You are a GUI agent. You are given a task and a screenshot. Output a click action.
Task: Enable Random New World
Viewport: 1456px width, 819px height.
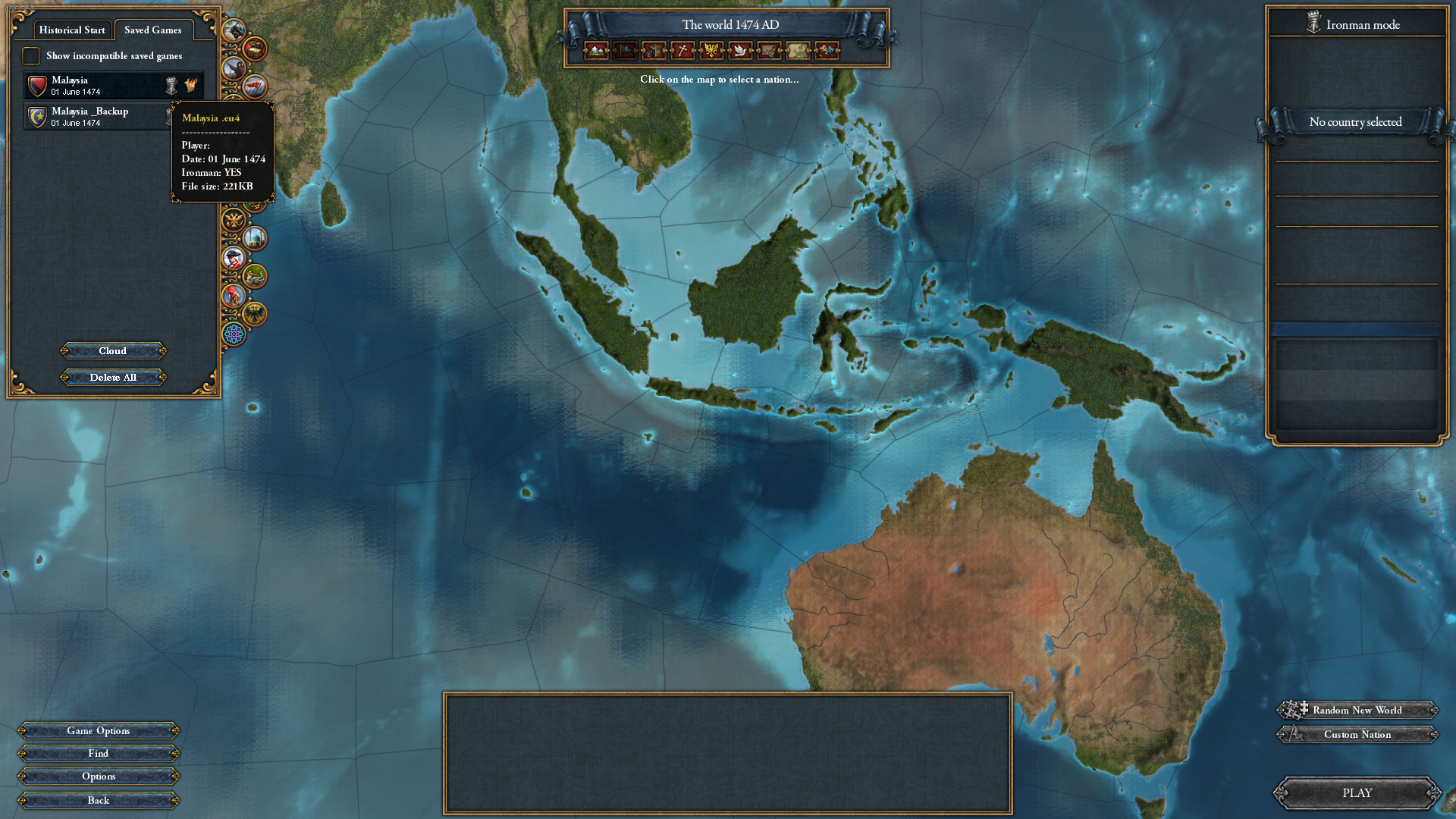pos(1357,710)
